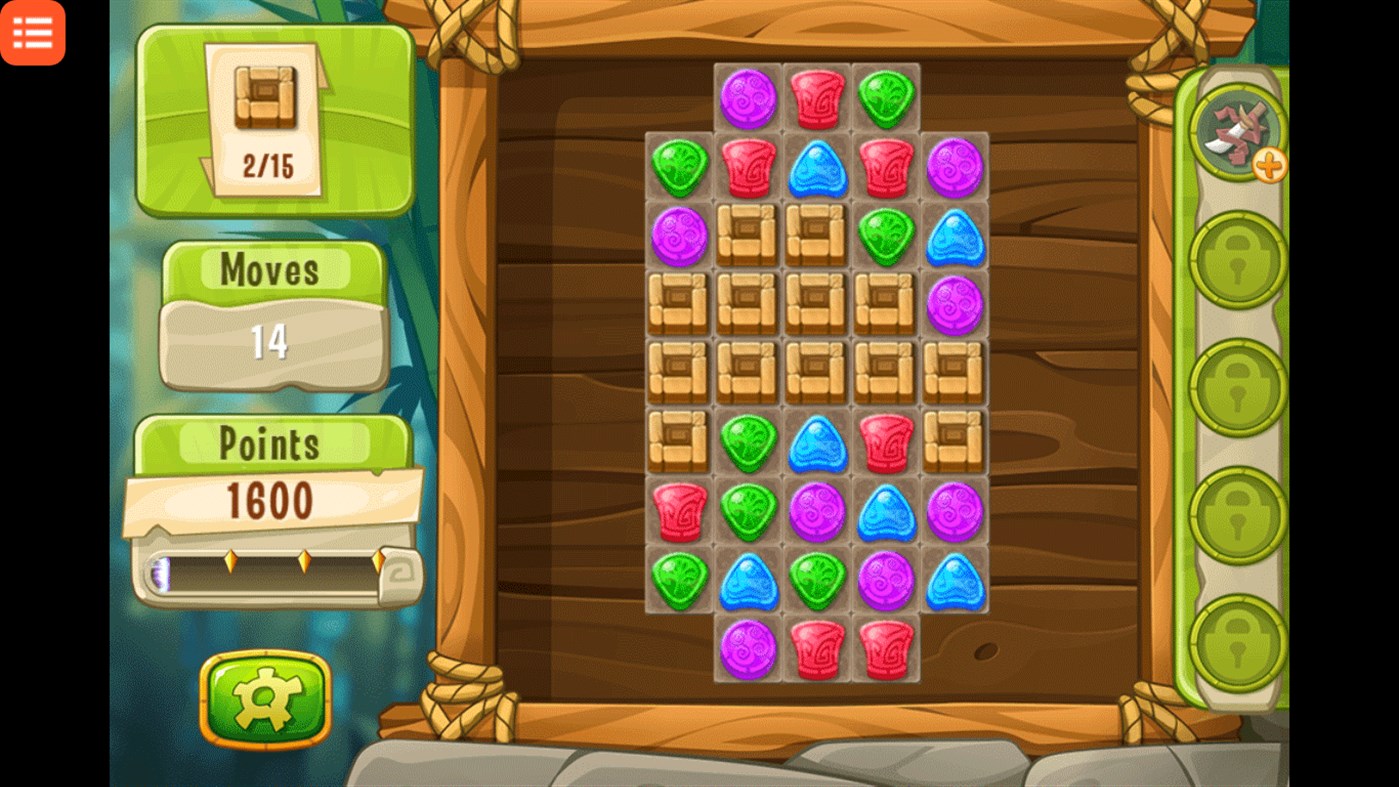Open the hamburger menu in the top-left corner
1399x787 pixels.
[33, 33]
